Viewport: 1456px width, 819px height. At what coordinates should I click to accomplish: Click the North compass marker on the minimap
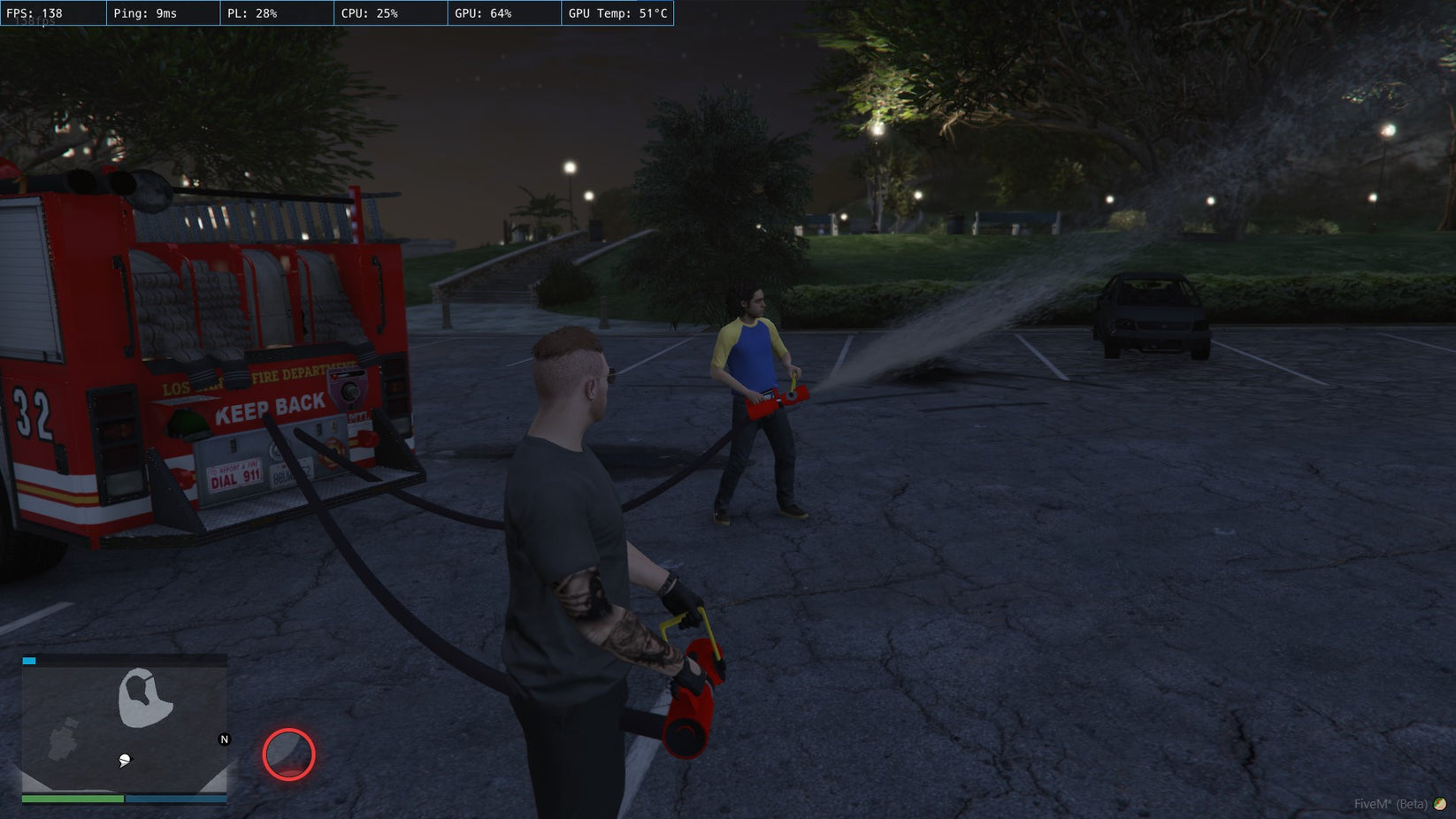click(224, 738)
